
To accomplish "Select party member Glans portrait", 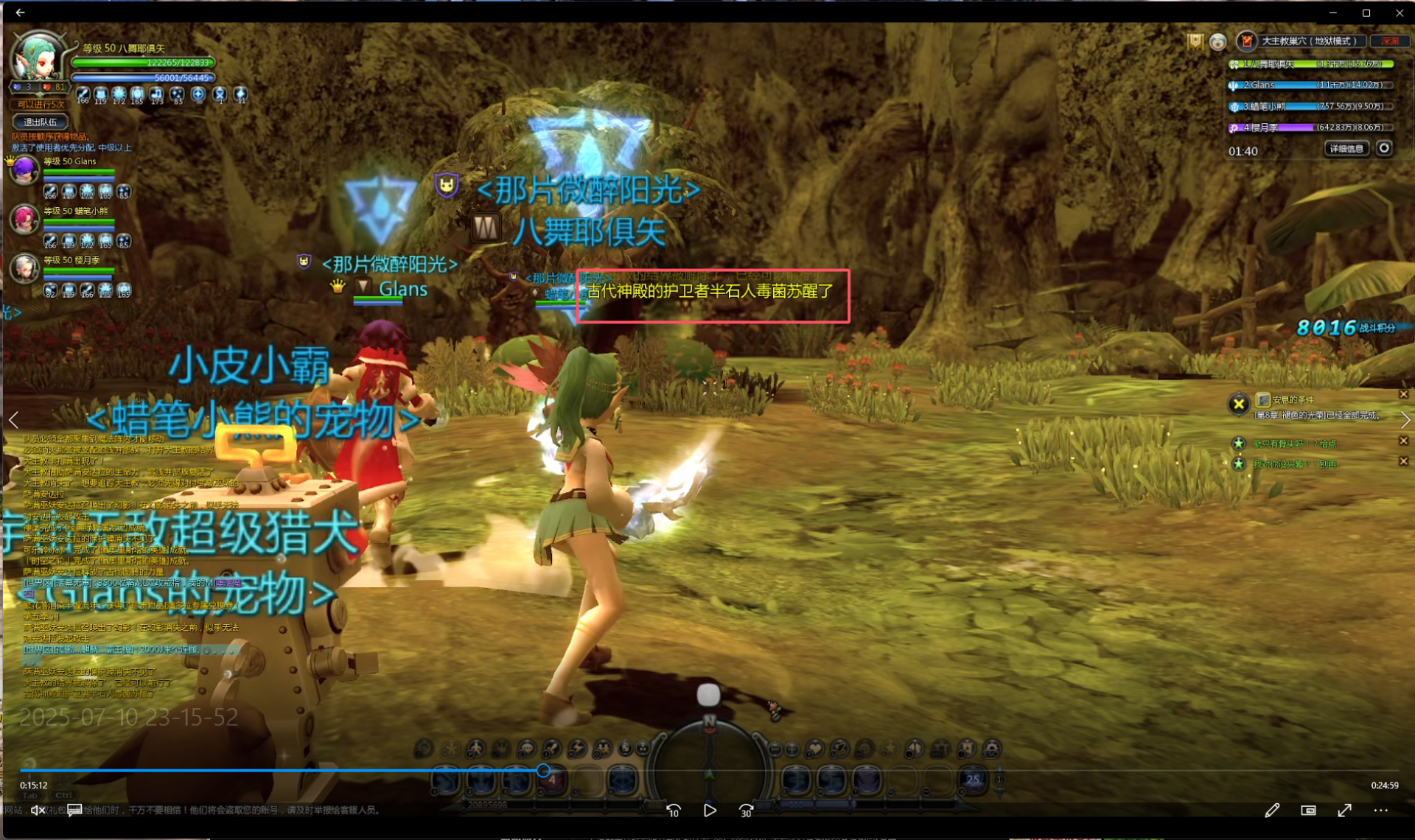I will pos(24,171).
